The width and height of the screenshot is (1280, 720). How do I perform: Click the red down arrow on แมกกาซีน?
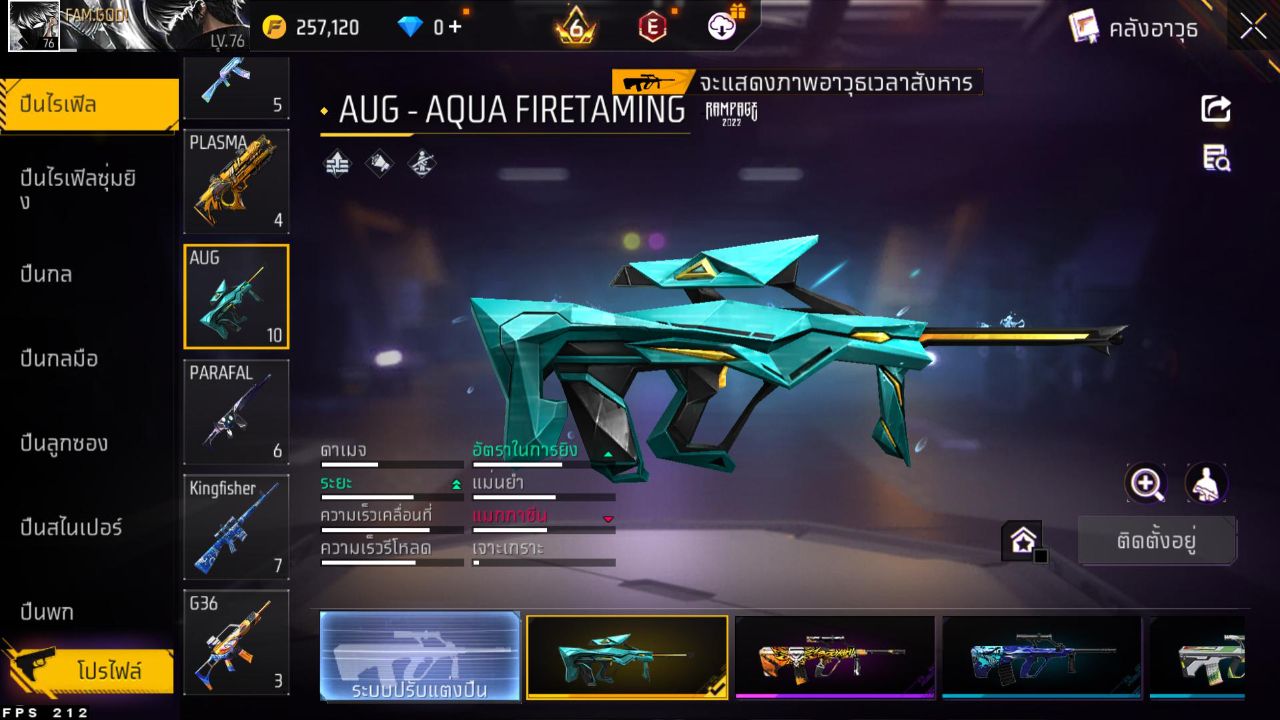608,518
